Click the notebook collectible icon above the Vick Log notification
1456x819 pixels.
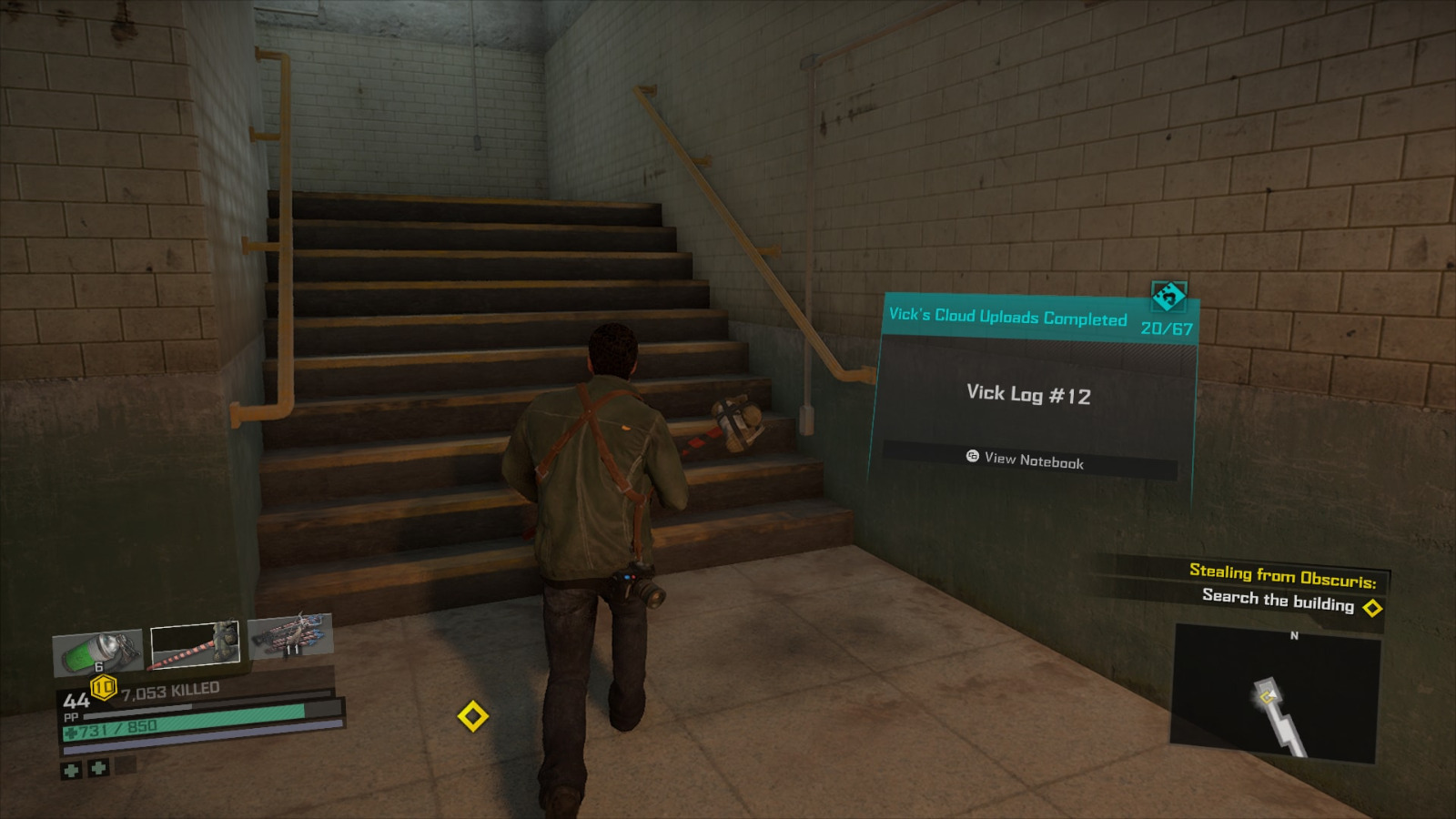click(1168, 296)
